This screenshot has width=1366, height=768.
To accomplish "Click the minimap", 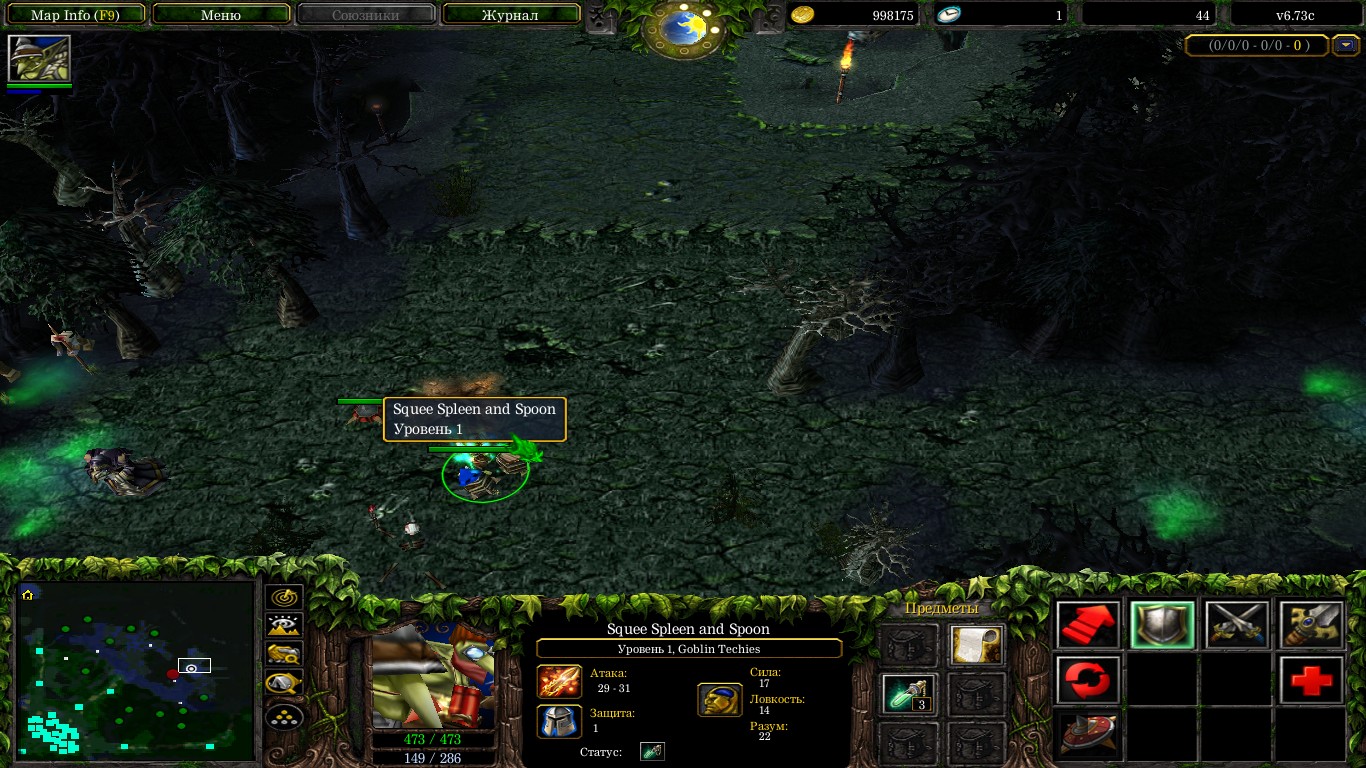I will click(x=136, y=670).
